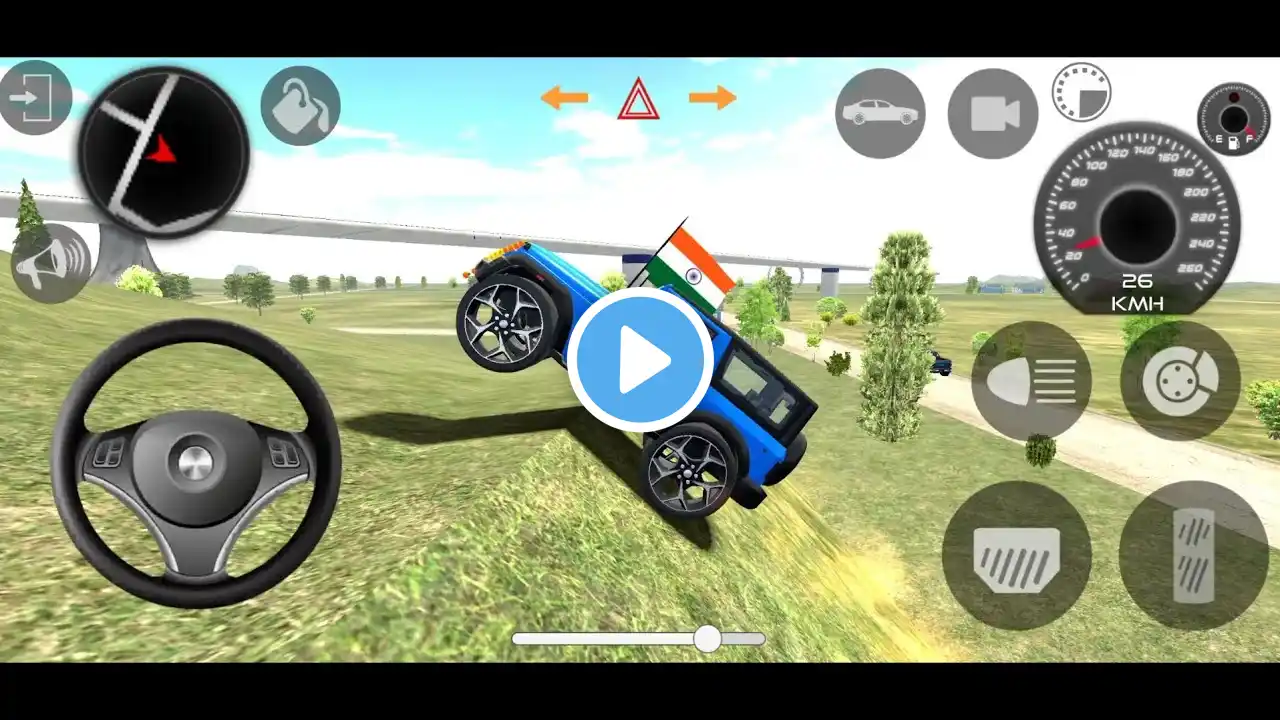Toggle the headlights button
Image resolution: width=1280 pixels, height=720 pixels.
click(x=1031, y=380)
